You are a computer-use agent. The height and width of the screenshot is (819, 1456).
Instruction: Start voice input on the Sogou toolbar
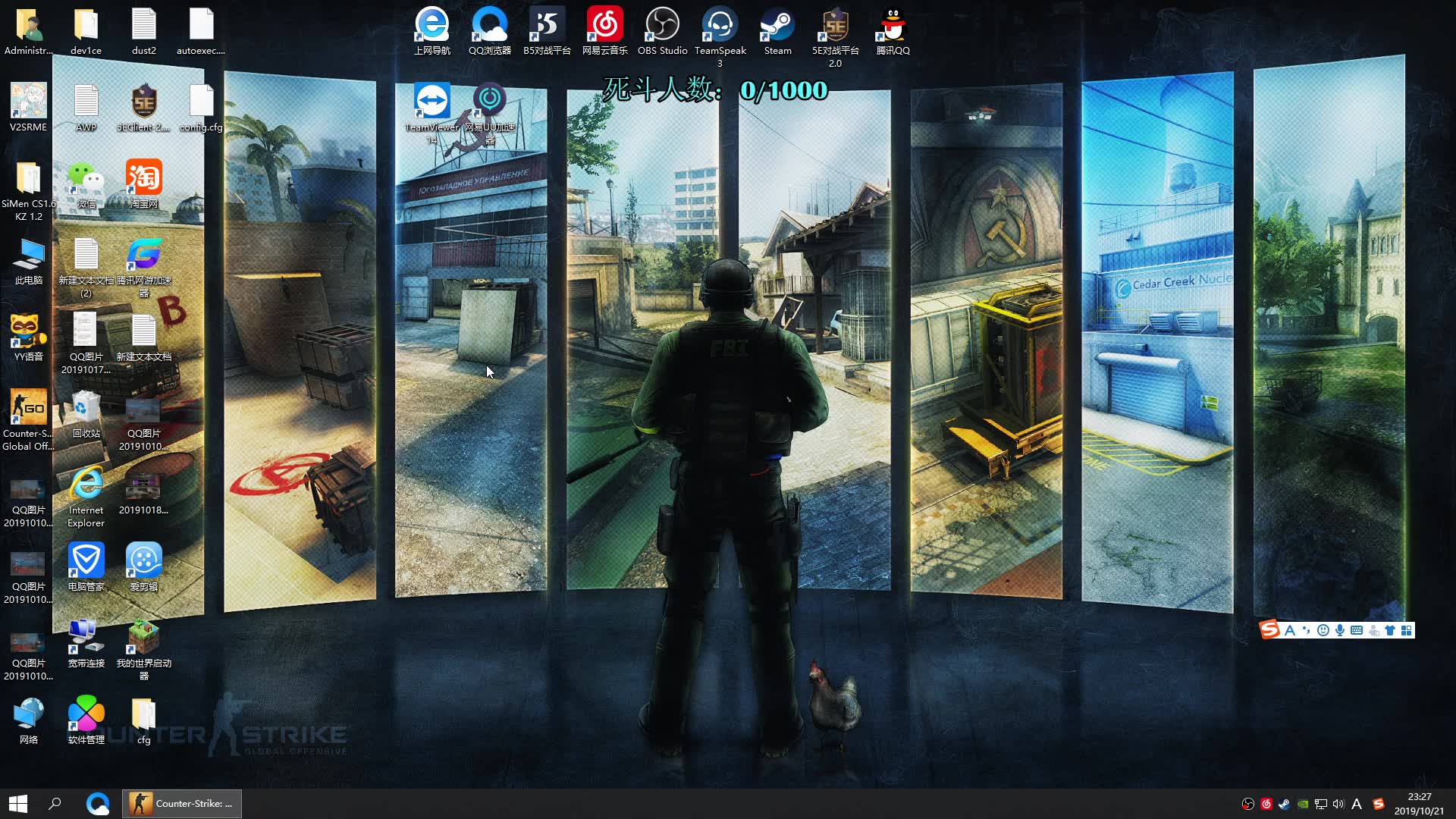(x=1341, y=630)
